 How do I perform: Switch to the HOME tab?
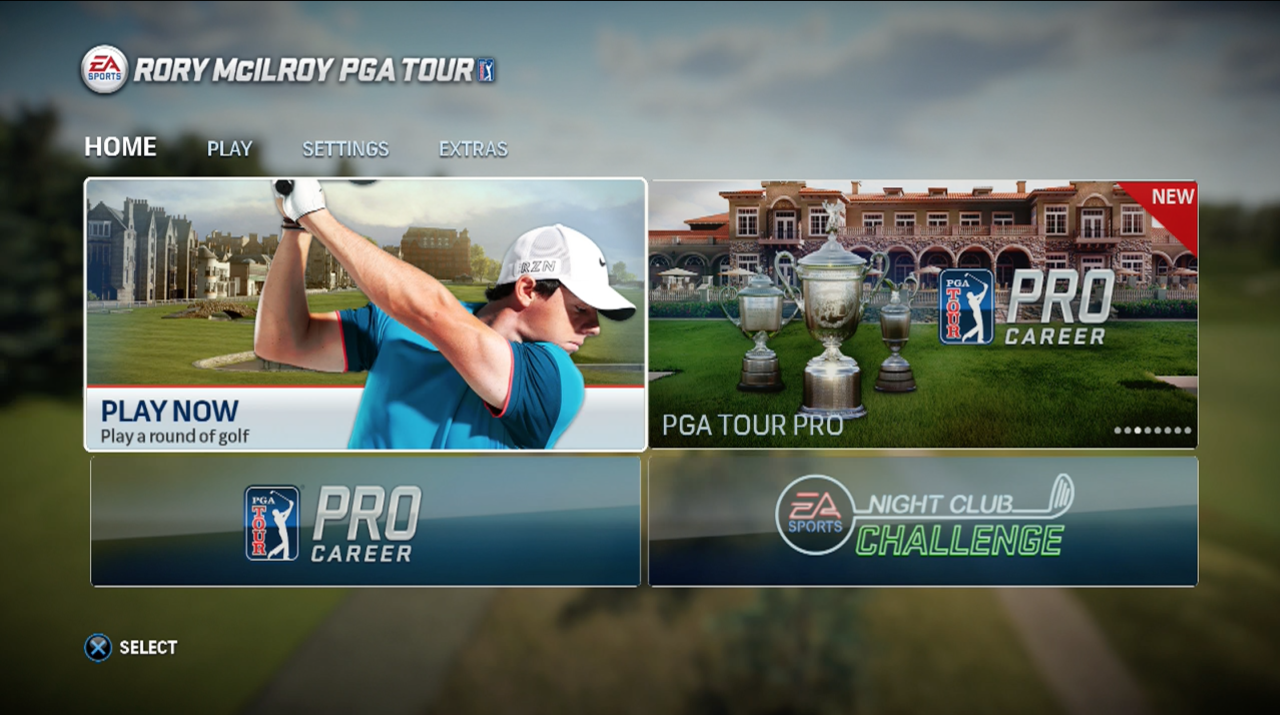pyautogui.click(x=120, y=147)
